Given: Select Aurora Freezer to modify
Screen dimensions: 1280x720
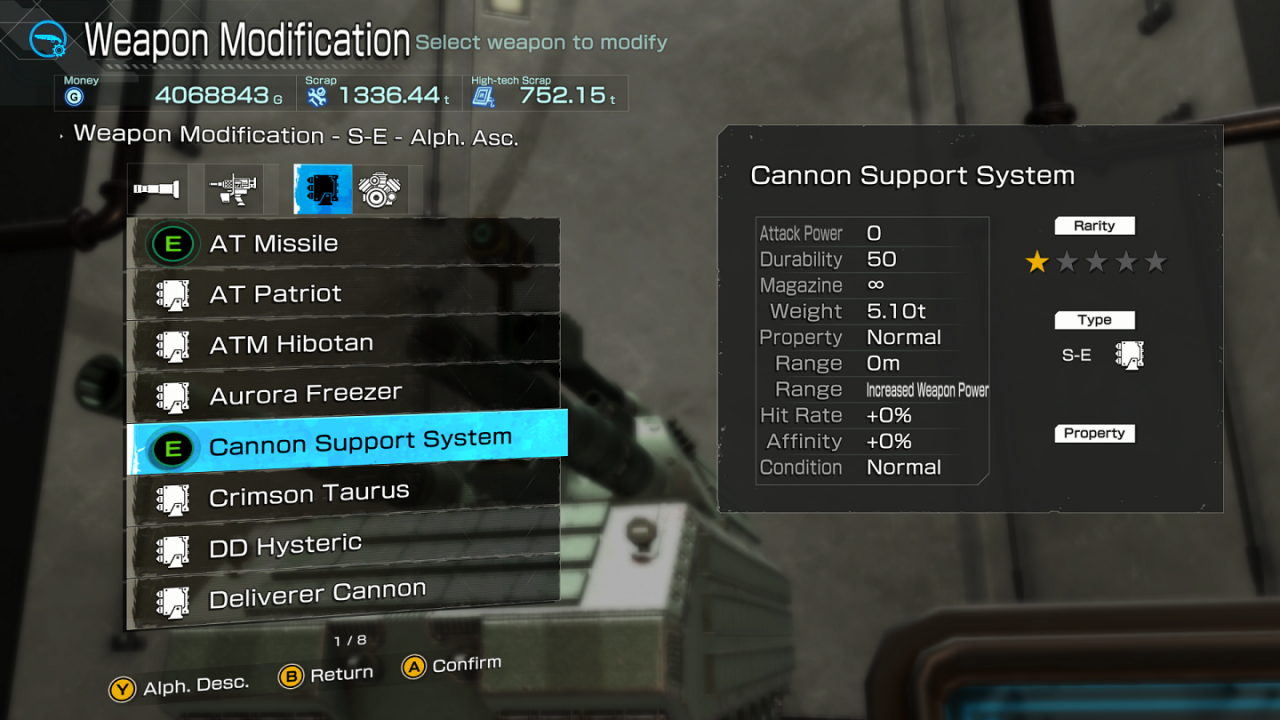Looking at the screenshot, I should [342, 395].
